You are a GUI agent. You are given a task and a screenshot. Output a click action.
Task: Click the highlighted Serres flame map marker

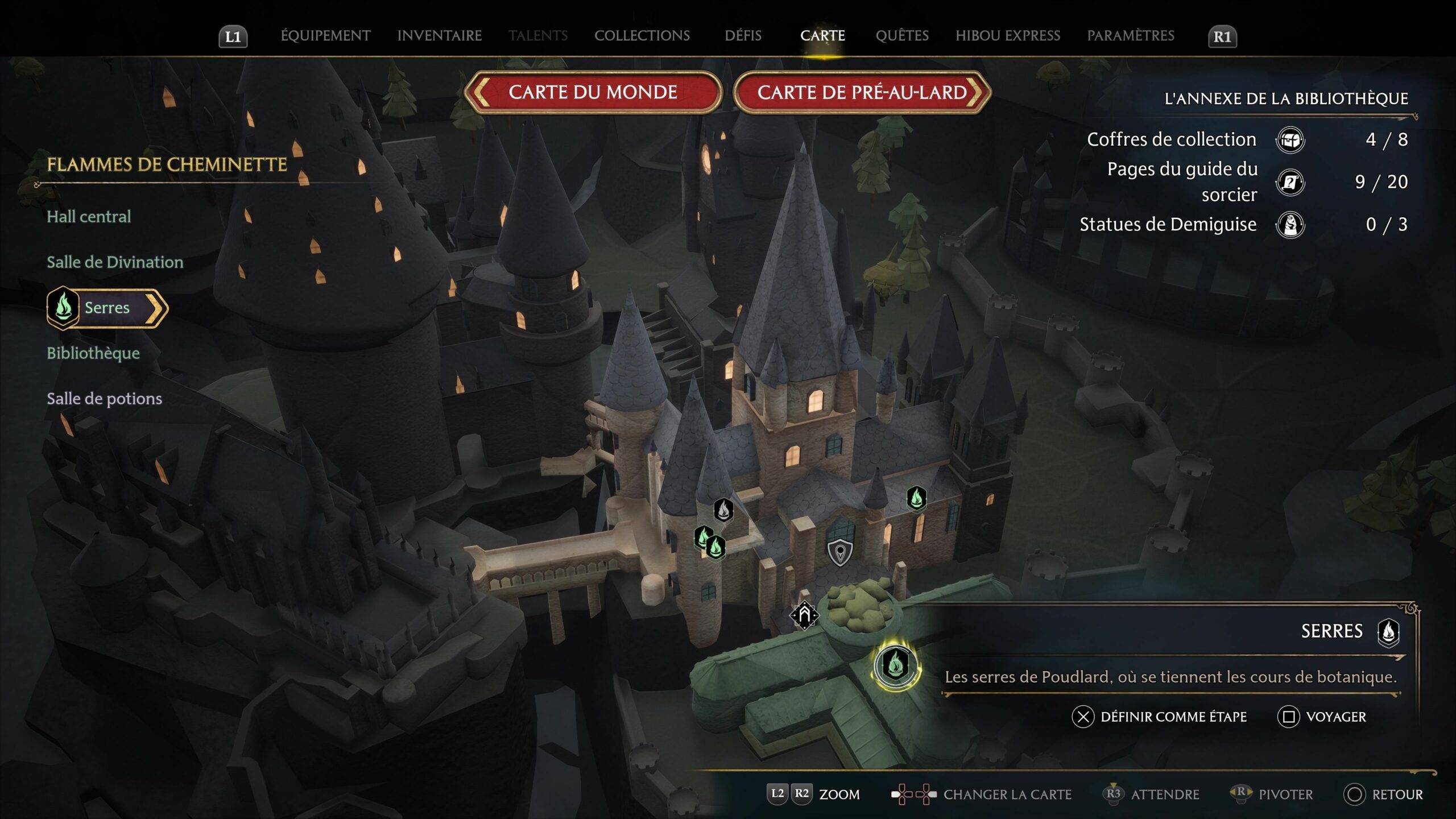pos(896,664)
